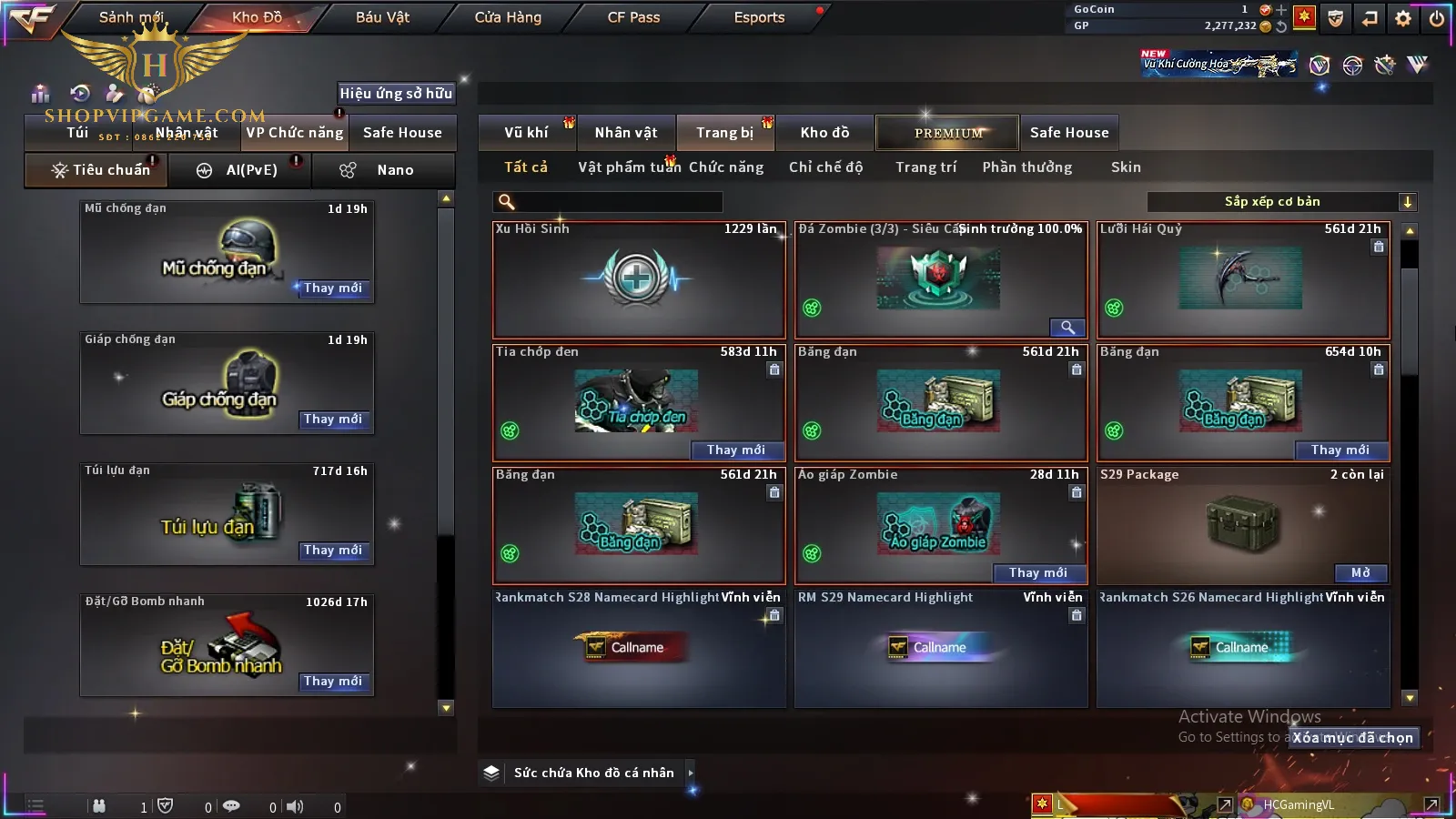Select the Lưỡi Hái Quỷ item

click(1243, 279)
